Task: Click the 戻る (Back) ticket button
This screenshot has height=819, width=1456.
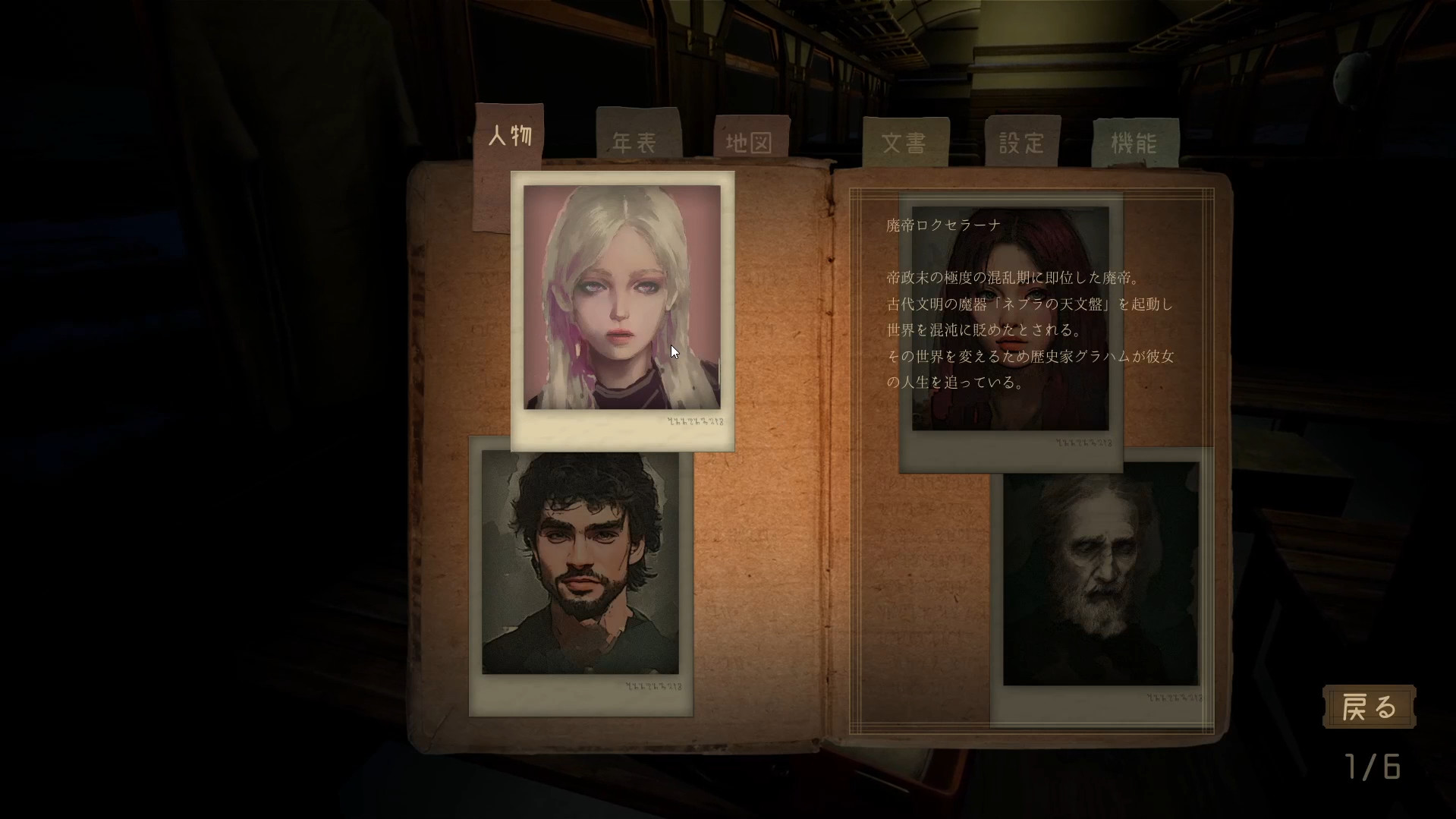Action: 1368,706
